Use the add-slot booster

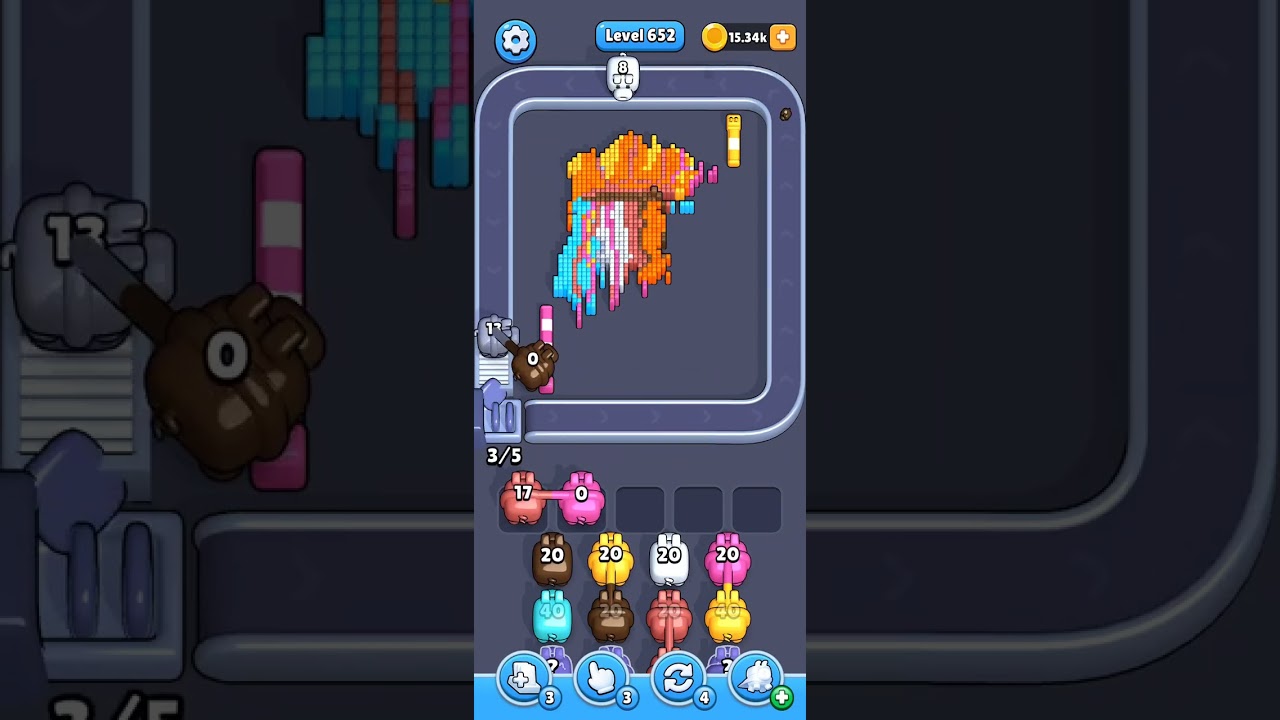[524, 680]
